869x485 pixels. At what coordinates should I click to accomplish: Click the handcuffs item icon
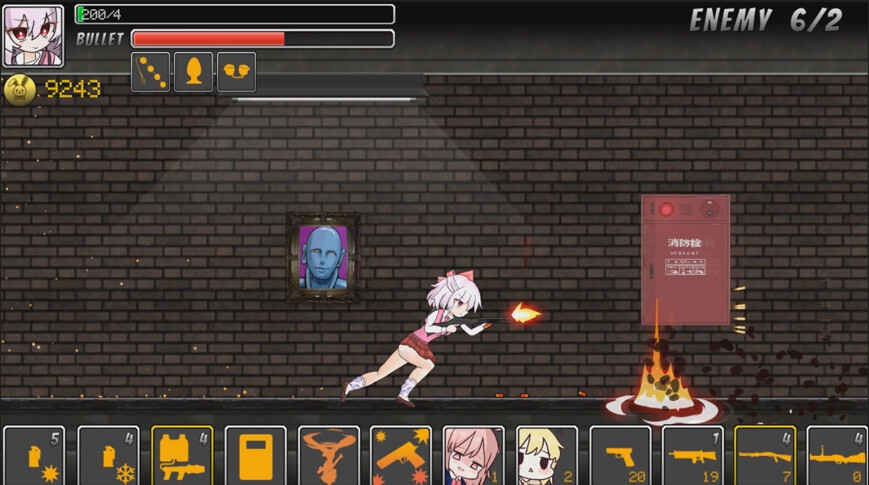click(x=236, y=72)
